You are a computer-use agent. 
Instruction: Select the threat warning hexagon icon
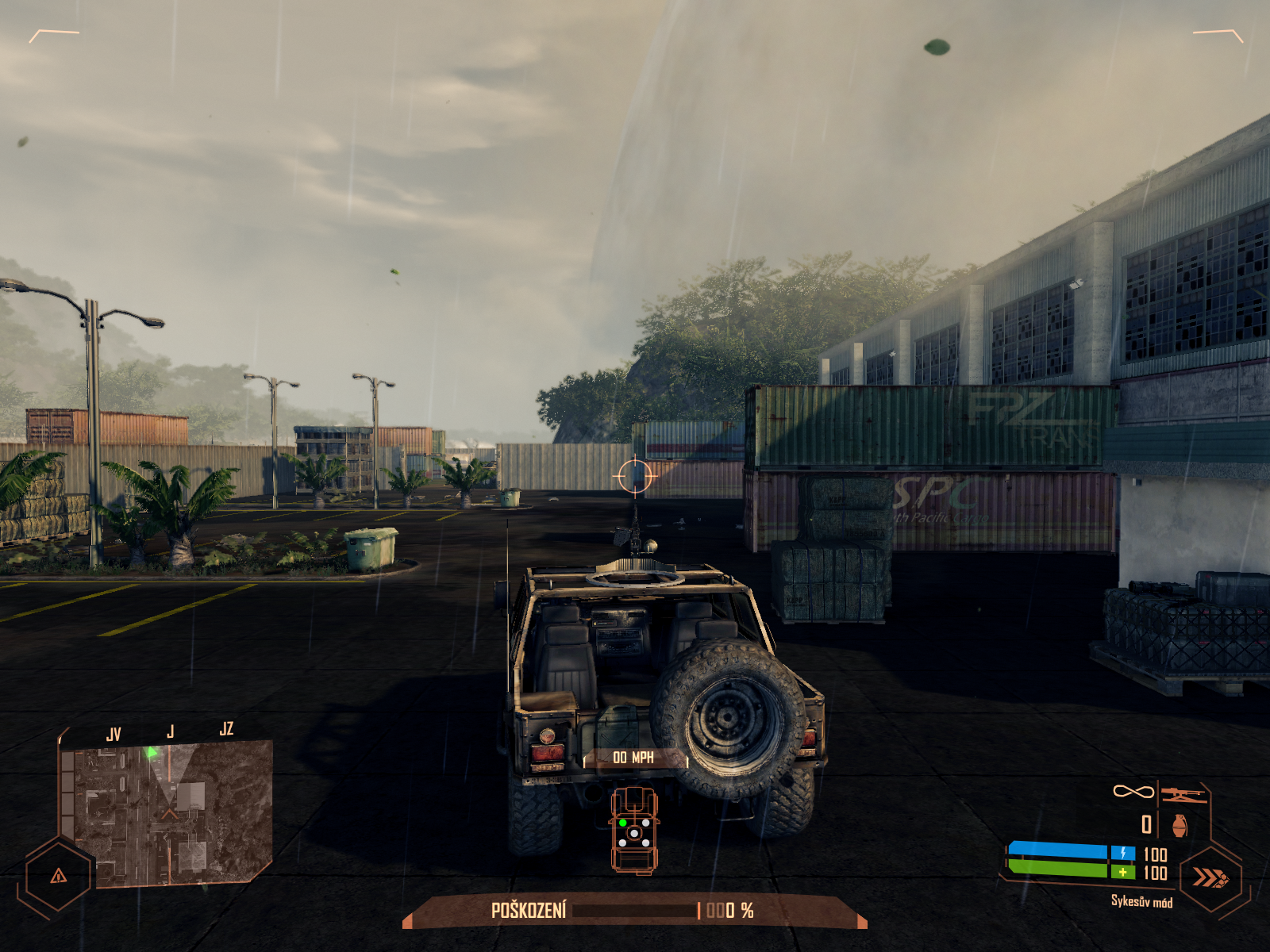[x=58, y=876]
